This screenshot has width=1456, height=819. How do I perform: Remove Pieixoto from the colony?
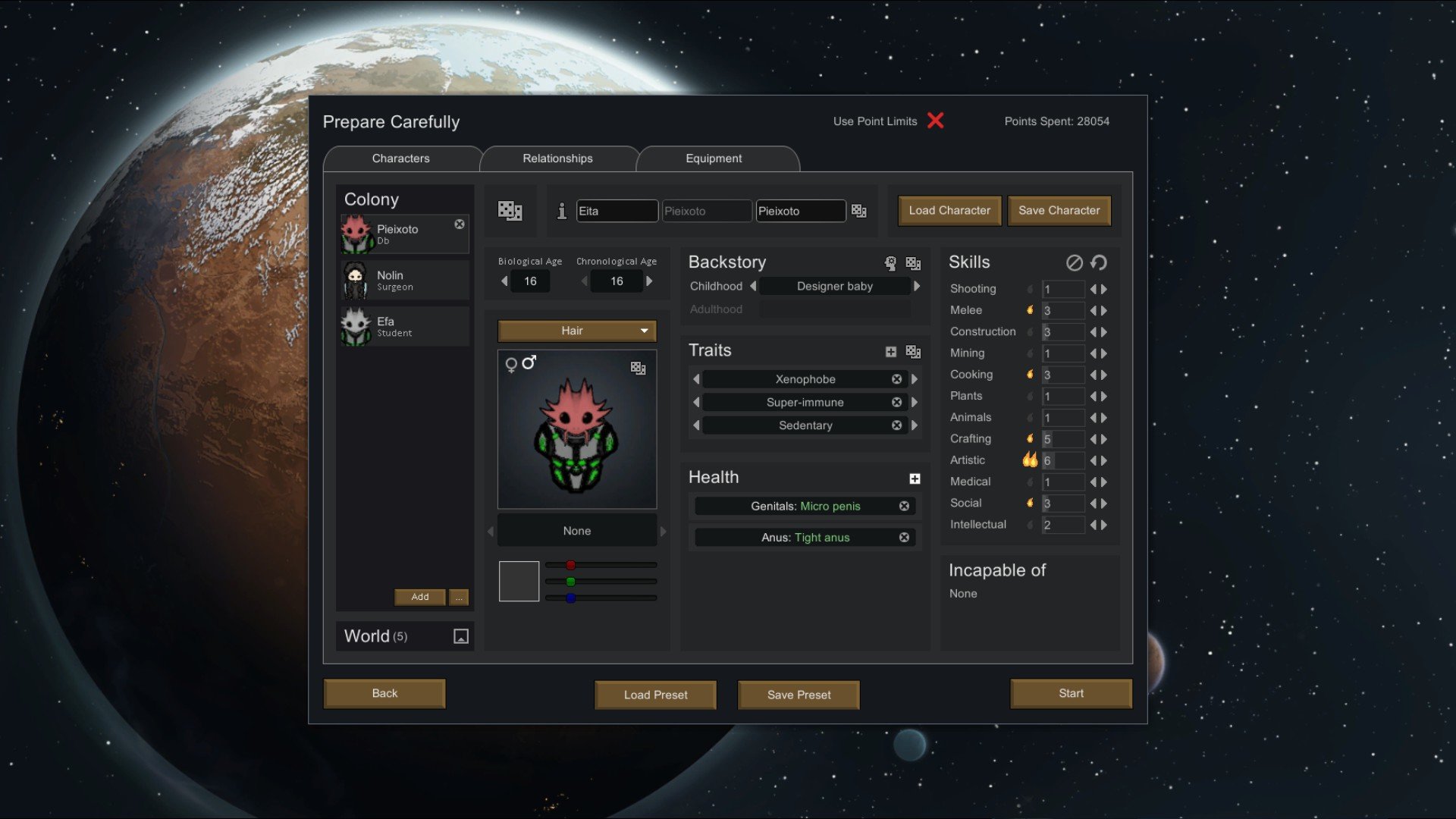pyautogui.click(x=460, y=224)
